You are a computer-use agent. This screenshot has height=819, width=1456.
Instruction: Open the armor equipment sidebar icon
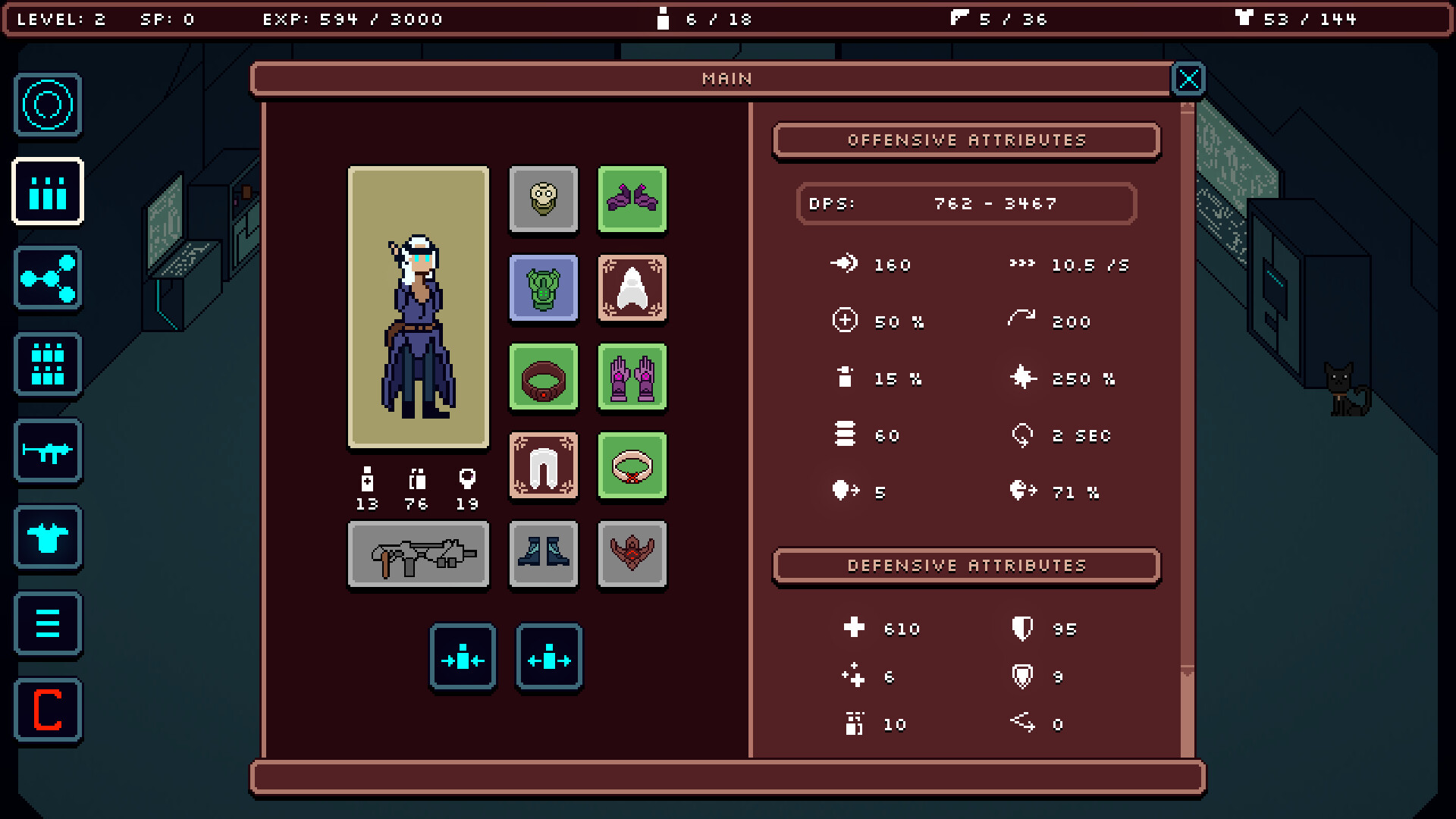[x=48, y=538]
